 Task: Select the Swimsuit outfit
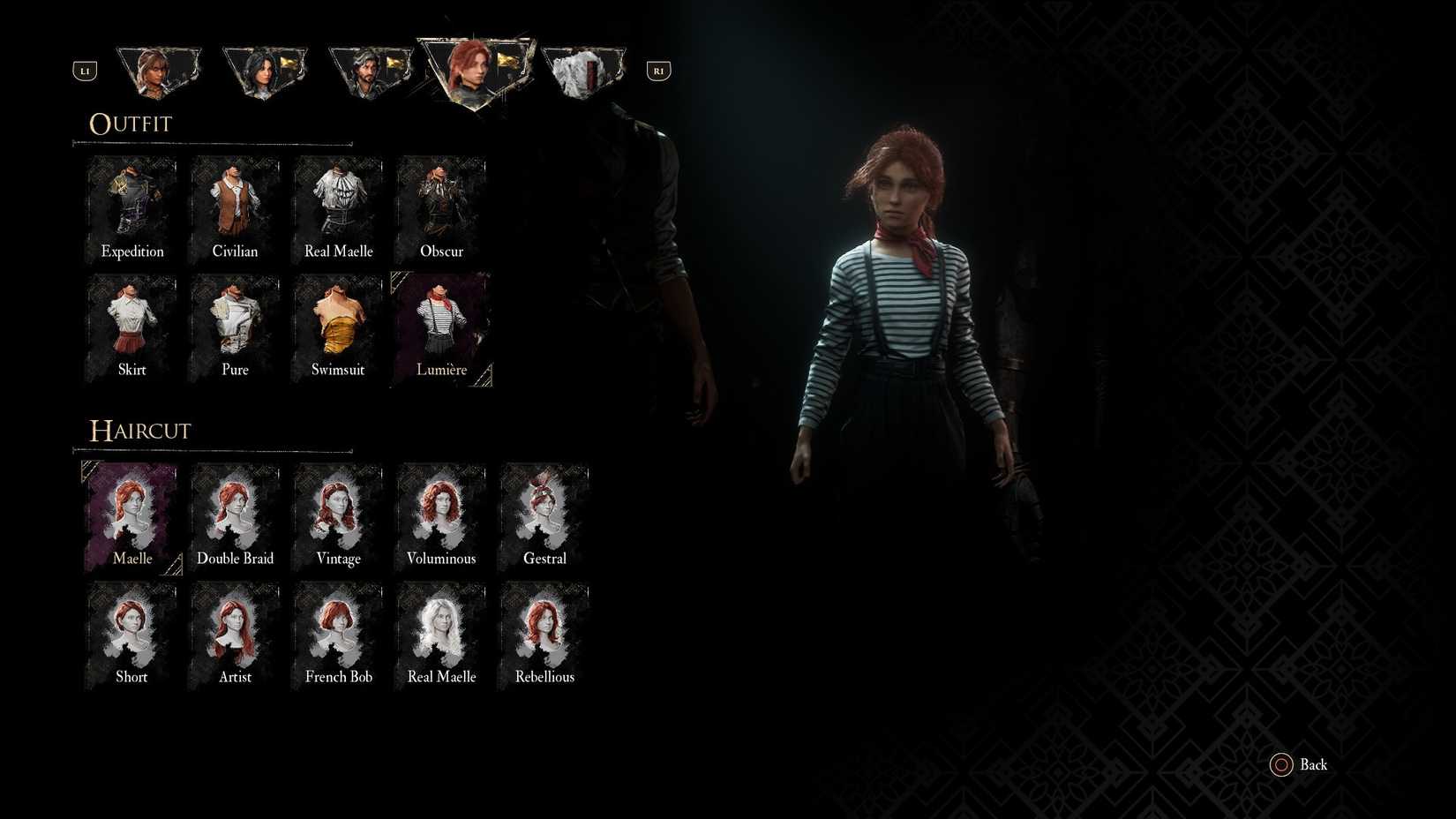click(x=338, y=327)
